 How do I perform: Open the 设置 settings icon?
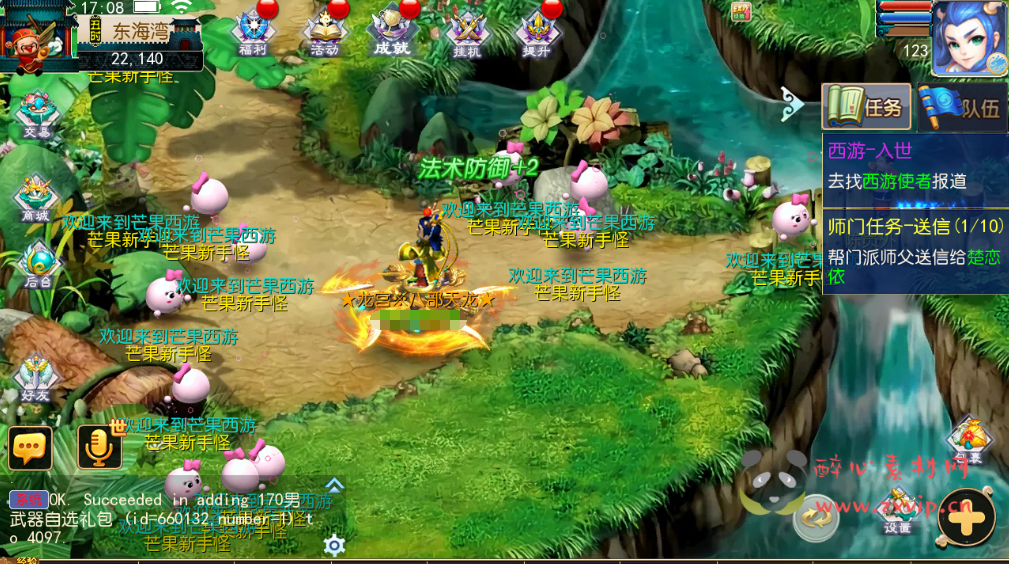click(896, 511)
